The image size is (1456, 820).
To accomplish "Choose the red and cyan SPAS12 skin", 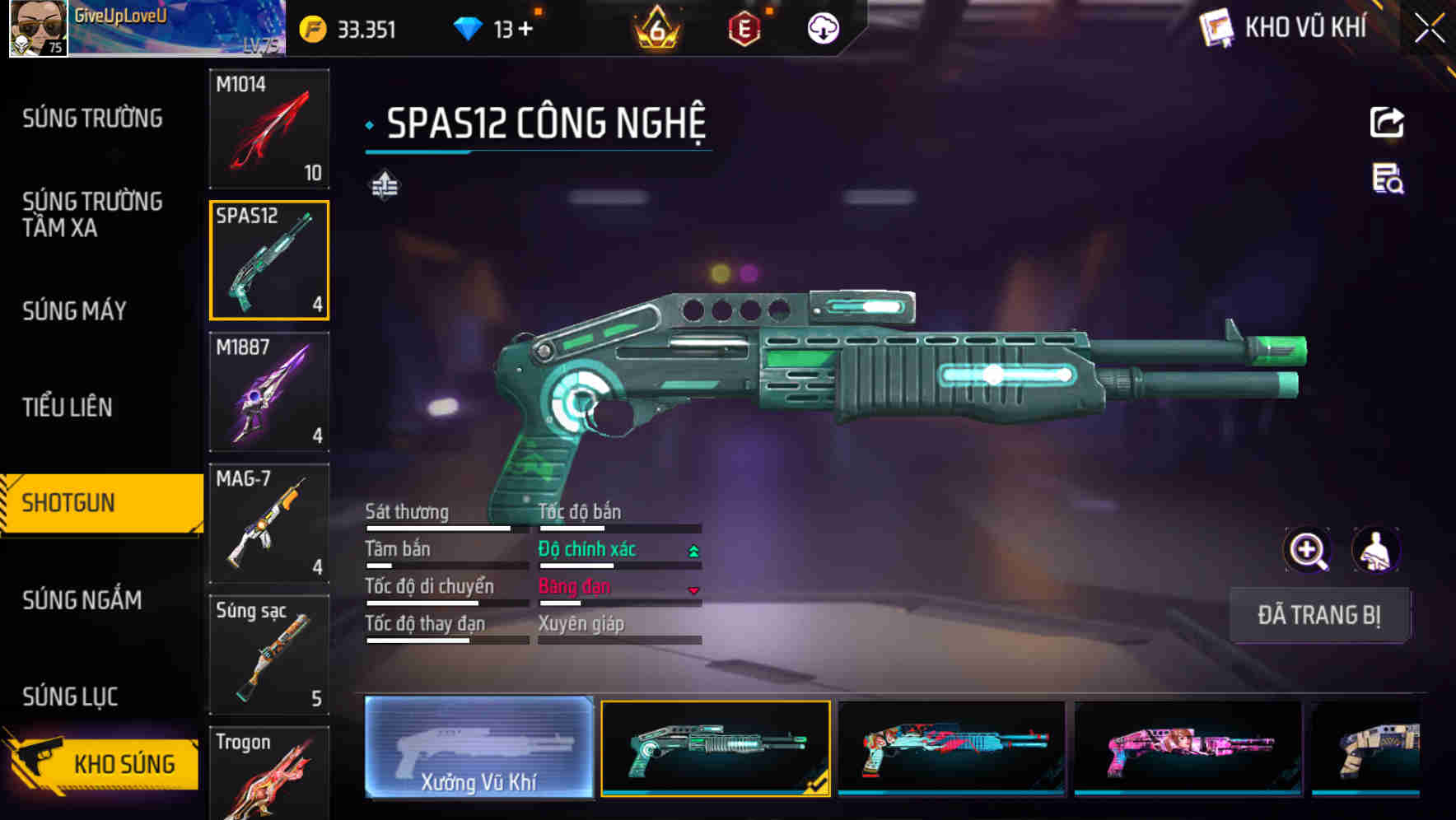I will (x=951, y=748).
